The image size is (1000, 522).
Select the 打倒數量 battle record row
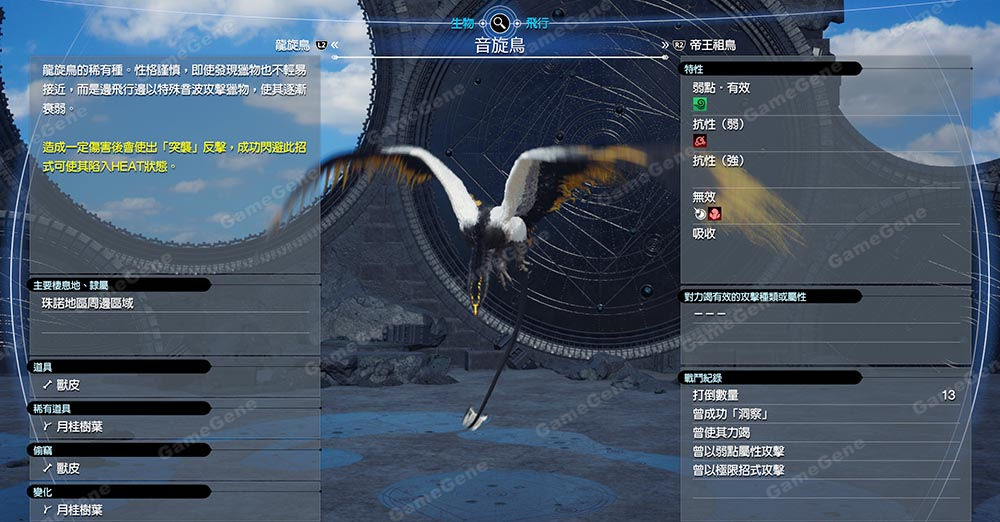[x=822, y=396]
